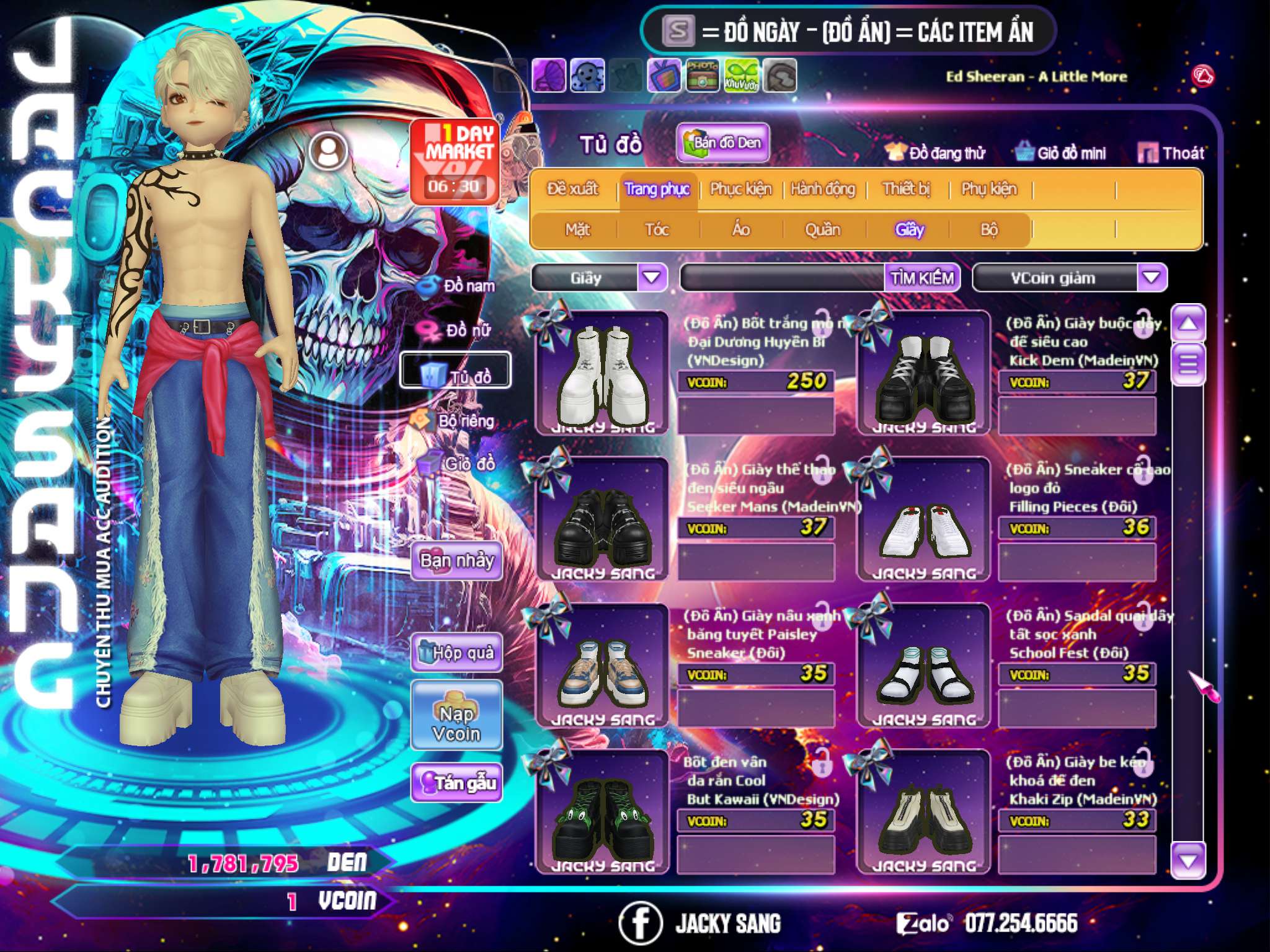Switch to the Phục kiện tab
This screenshot has width=1270, height=952.
click(740, 189)
